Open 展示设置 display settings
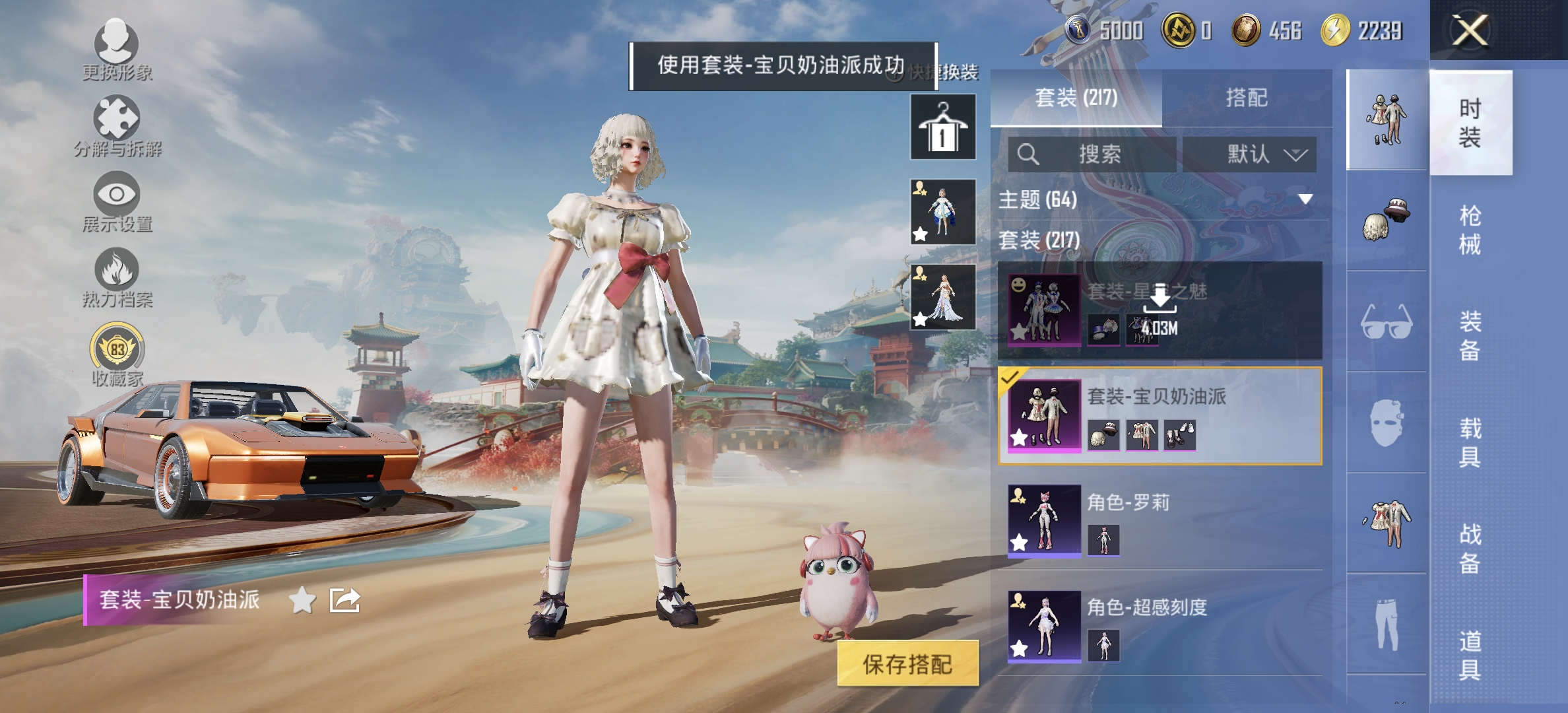 click(117, 201)
